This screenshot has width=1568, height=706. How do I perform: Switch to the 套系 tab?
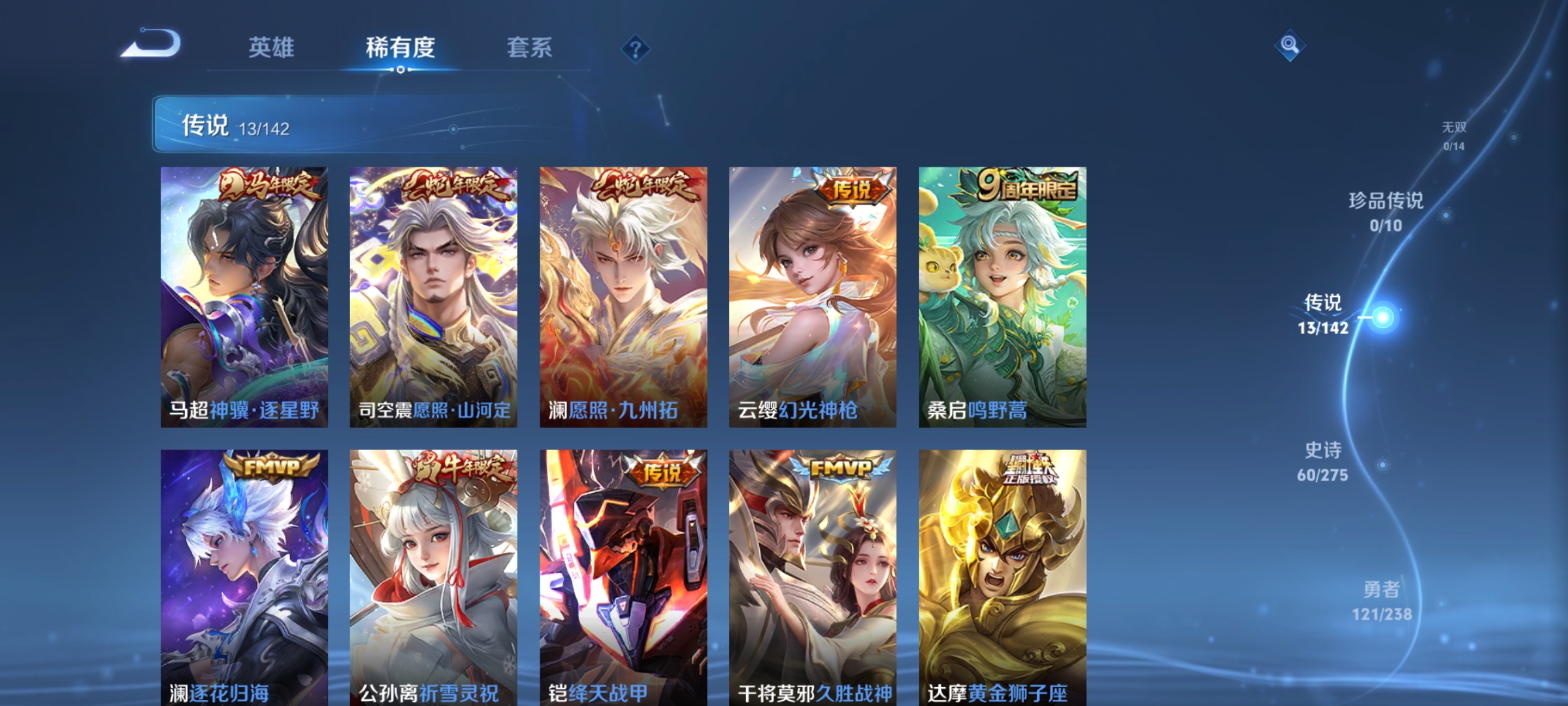530,47
